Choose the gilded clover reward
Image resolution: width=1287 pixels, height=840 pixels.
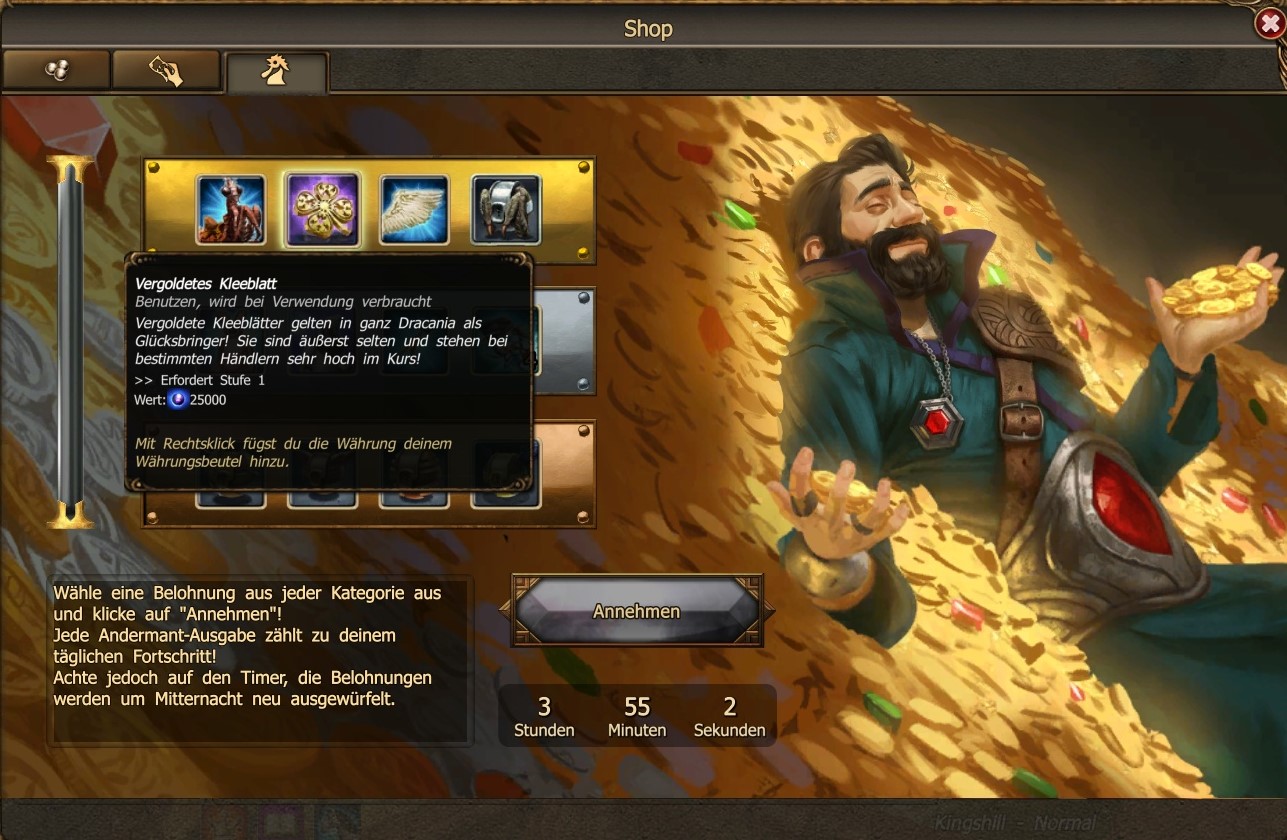point(322,210)
